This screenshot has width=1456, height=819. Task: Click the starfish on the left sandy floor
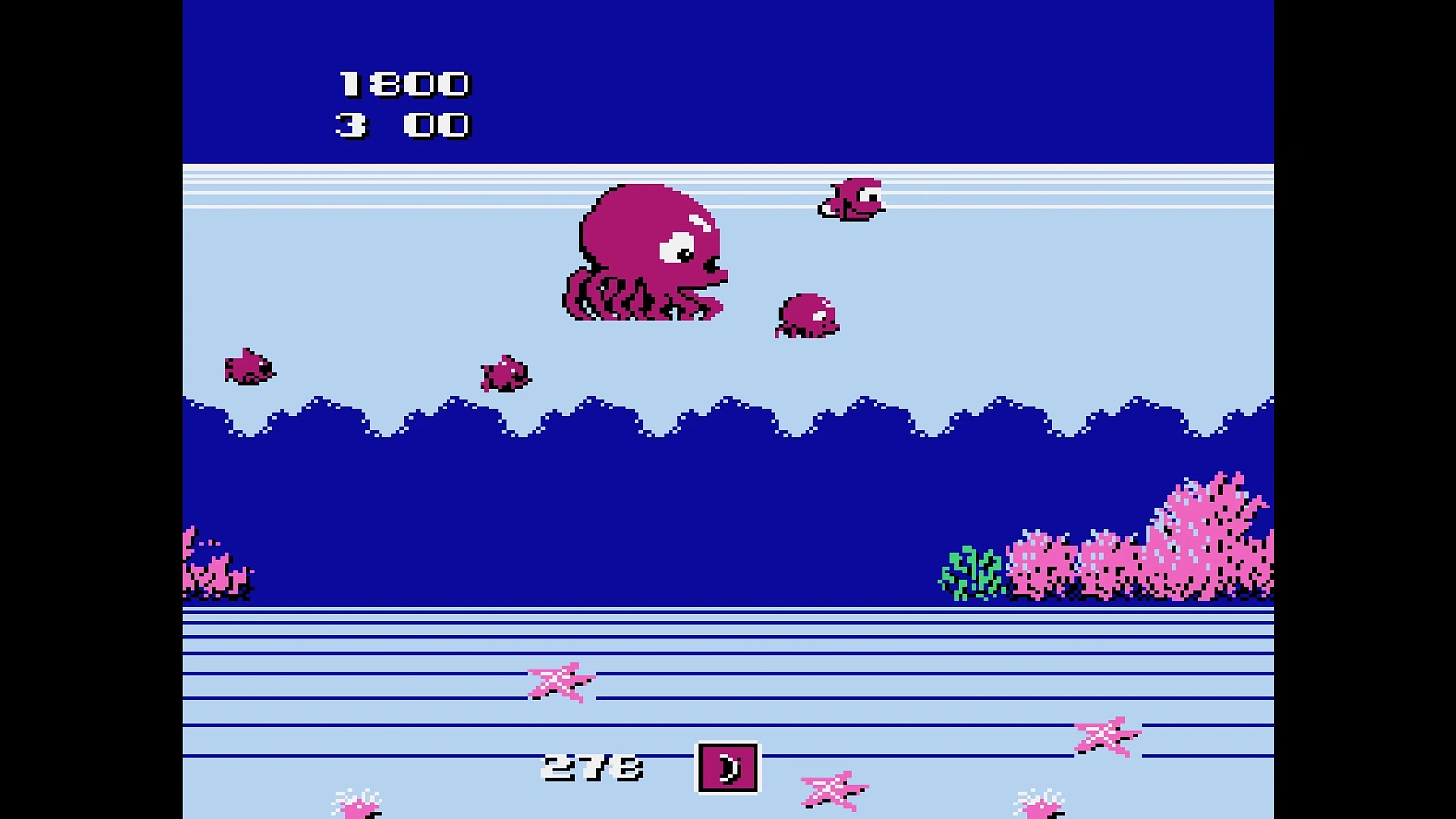pyautogui.click(x=560, y=683)
